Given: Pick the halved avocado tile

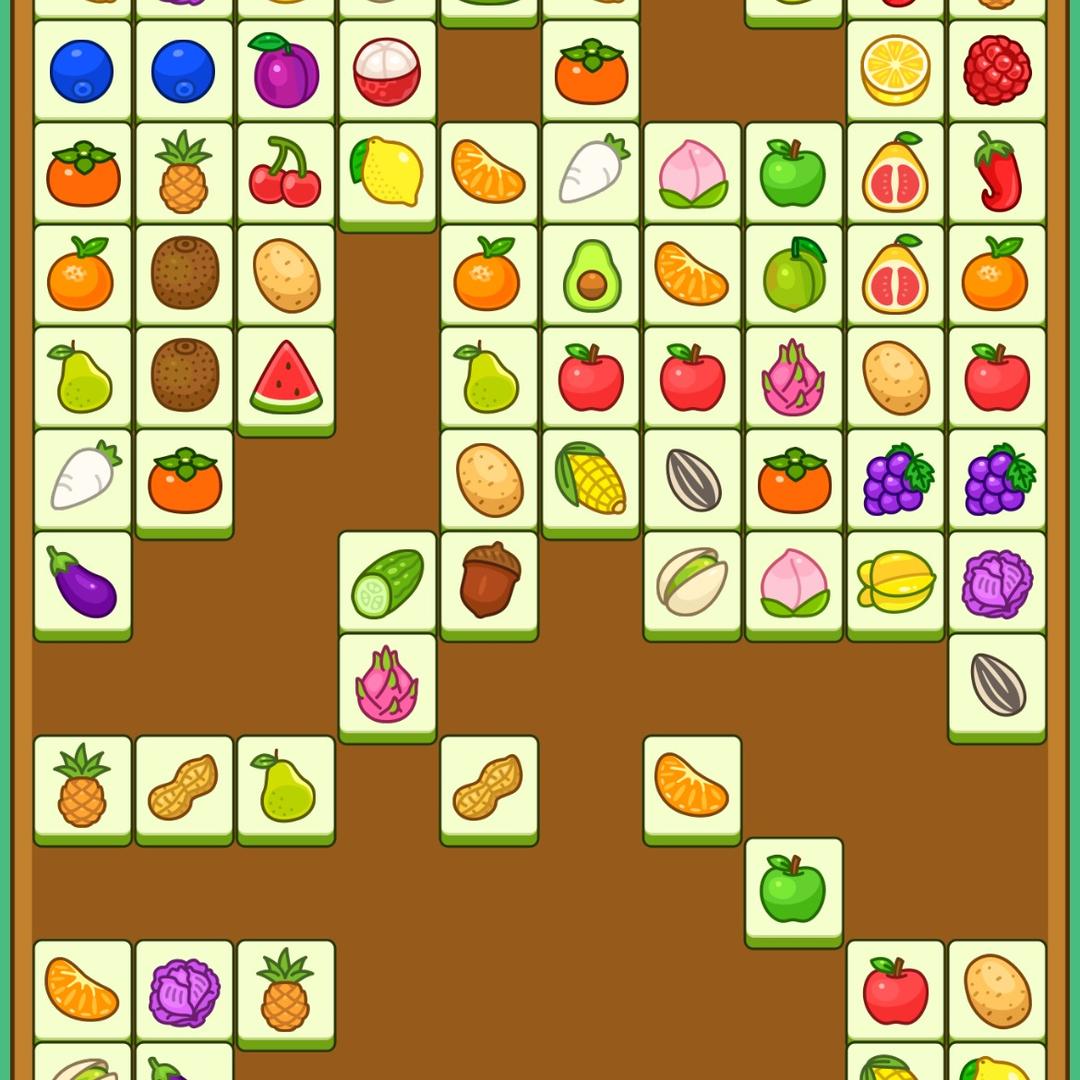Looking at the screenshot, I should click(591, 275).
